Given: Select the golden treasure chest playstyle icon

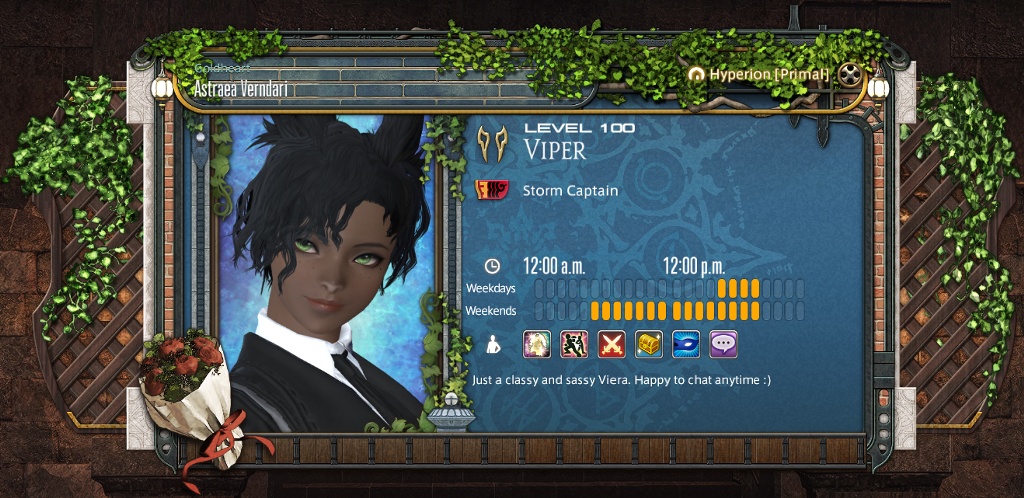Looking at the screenshot, I should [x=649, y=344].
